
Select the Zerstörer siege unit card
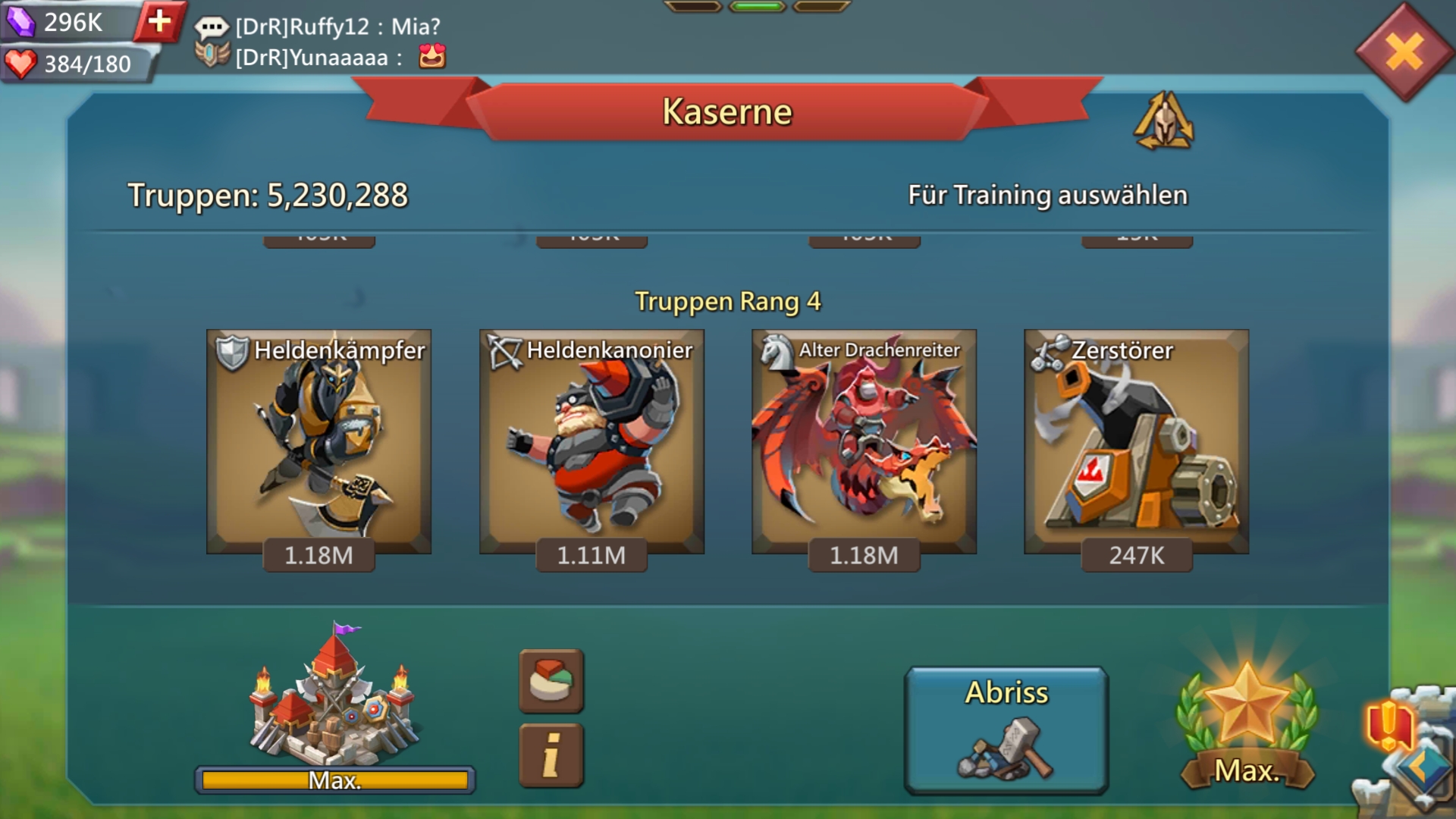click(x=1136, y=442)
